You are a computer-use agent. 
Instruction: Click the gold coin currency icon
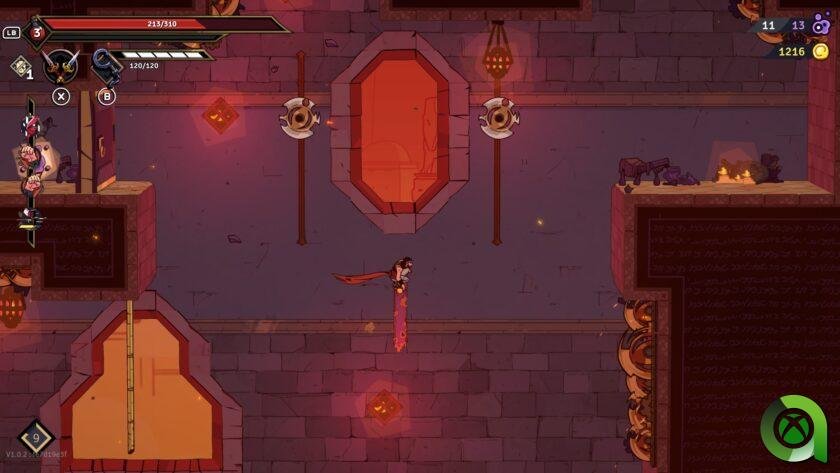pyautogui.click(x=820, y=51)
